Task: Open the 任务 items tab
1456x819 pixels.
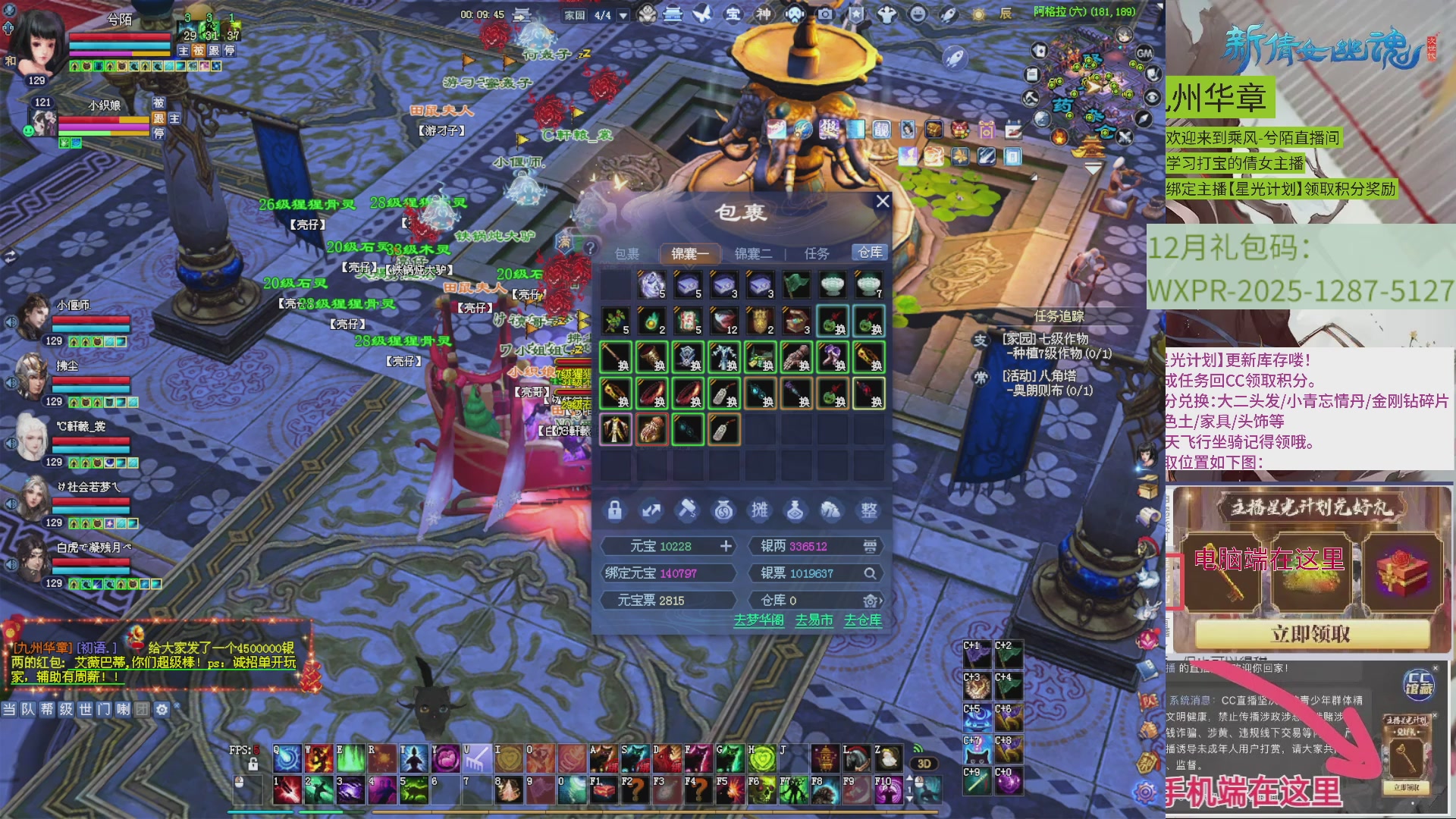Action: 816,253
